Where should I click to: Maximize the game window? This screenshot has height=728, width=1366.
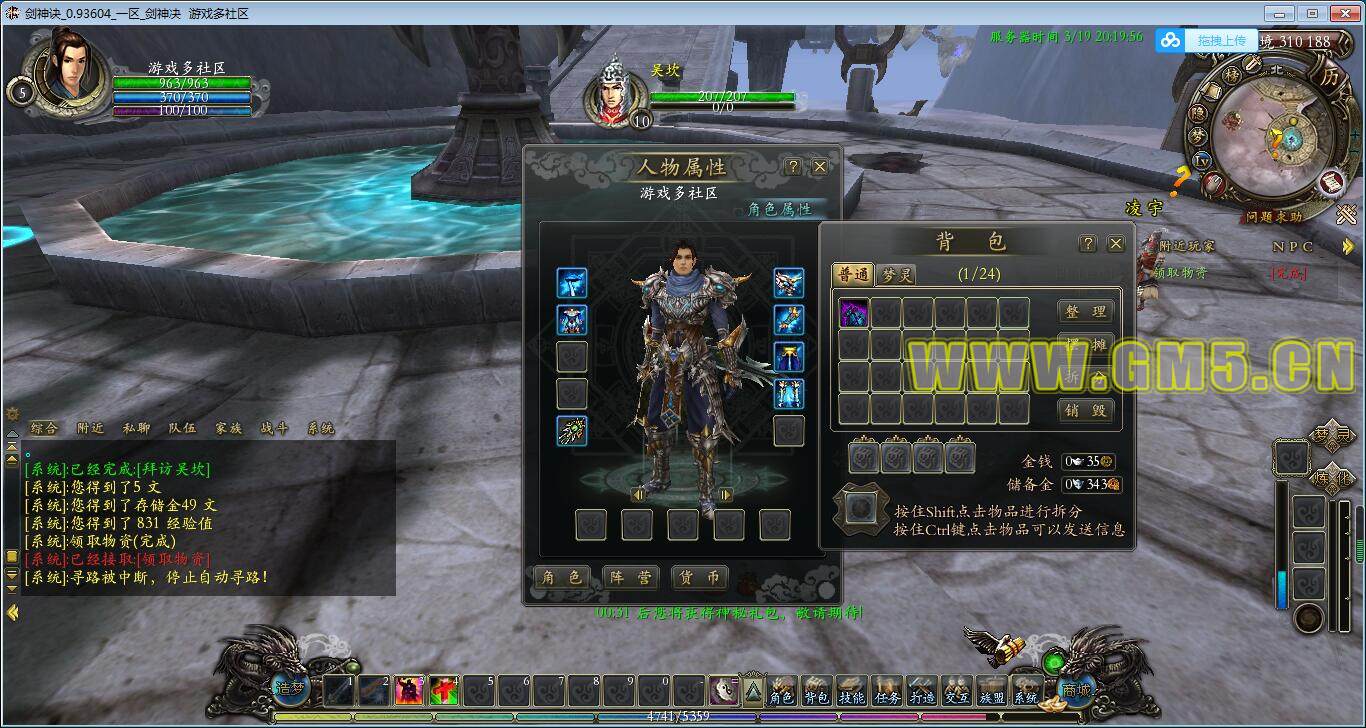(1312, 13)
